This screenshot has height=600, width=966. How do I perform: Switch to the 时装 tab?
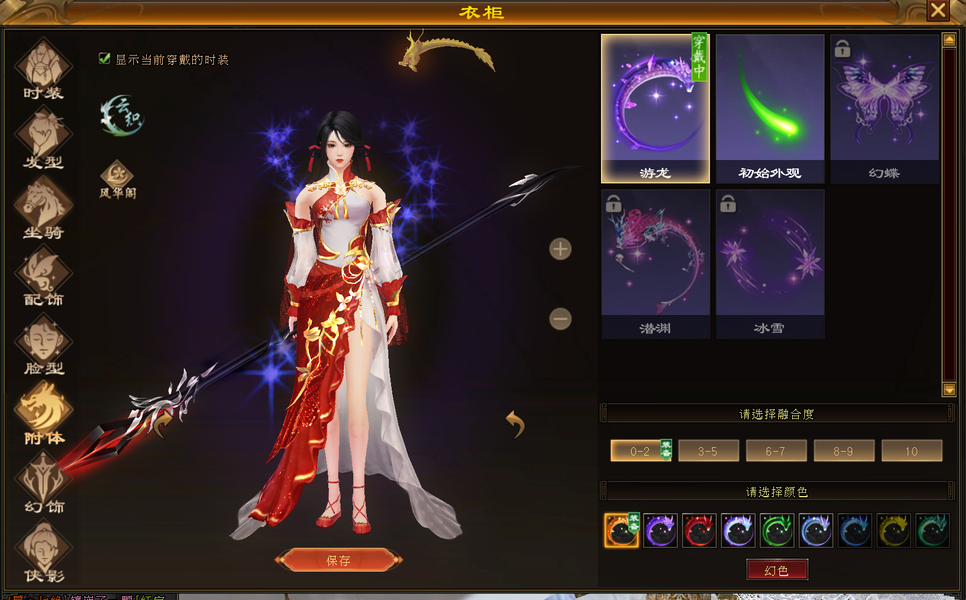(x=44, y=70)
